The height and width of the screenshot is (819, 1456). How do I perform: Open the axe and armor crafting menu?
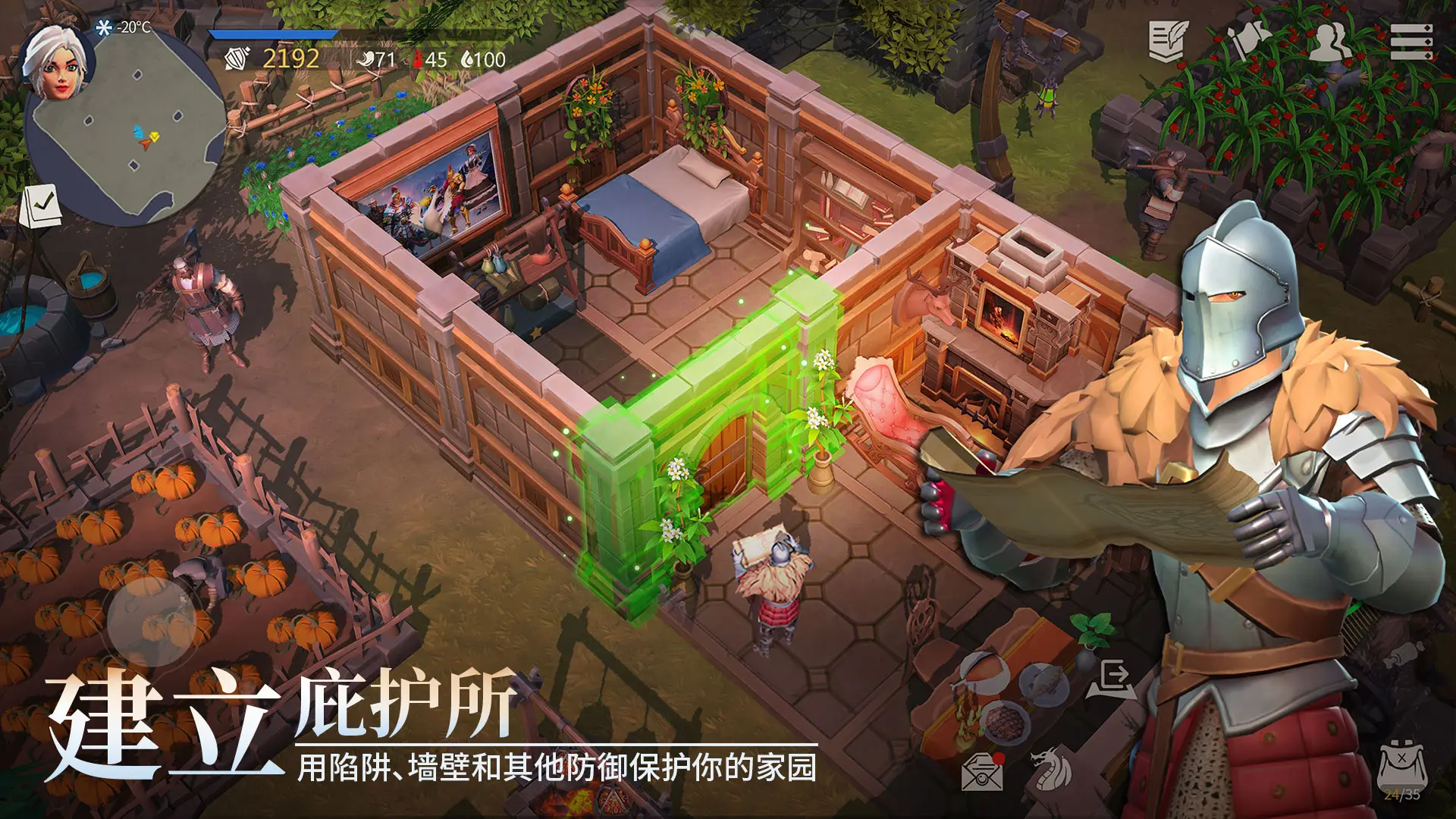1248,39
